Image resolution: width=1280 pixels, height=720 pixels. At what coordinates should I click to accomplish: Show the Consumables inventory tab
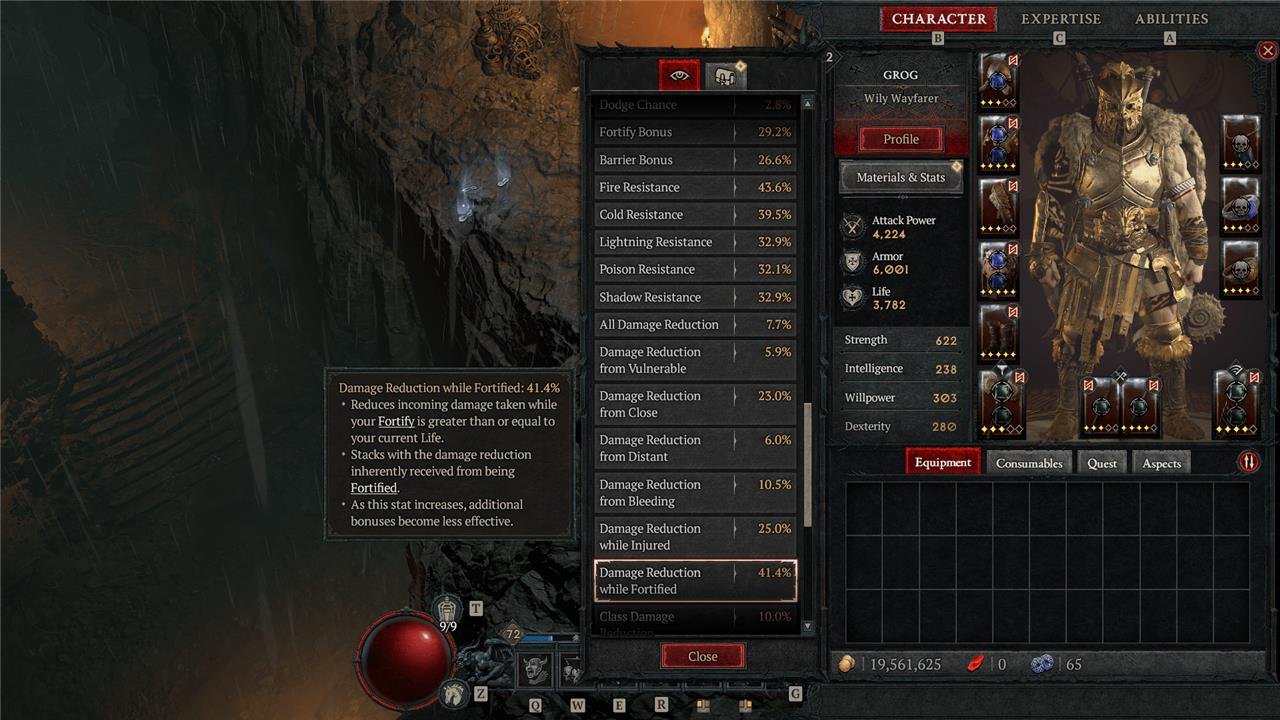pyautogui.click(x=1028, y=463)
